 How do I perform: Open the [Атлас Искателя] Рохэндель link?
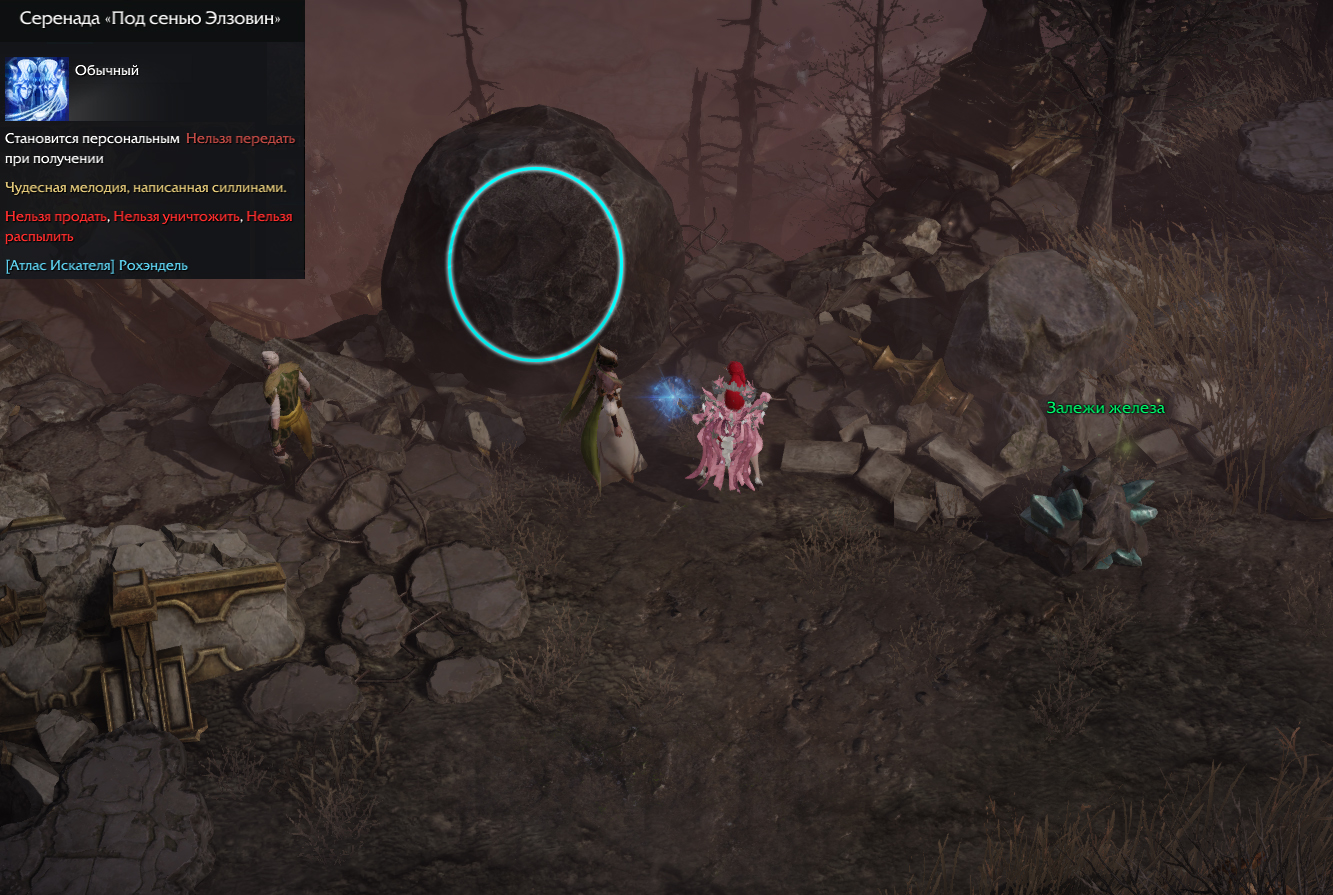[x=97, y=265]
